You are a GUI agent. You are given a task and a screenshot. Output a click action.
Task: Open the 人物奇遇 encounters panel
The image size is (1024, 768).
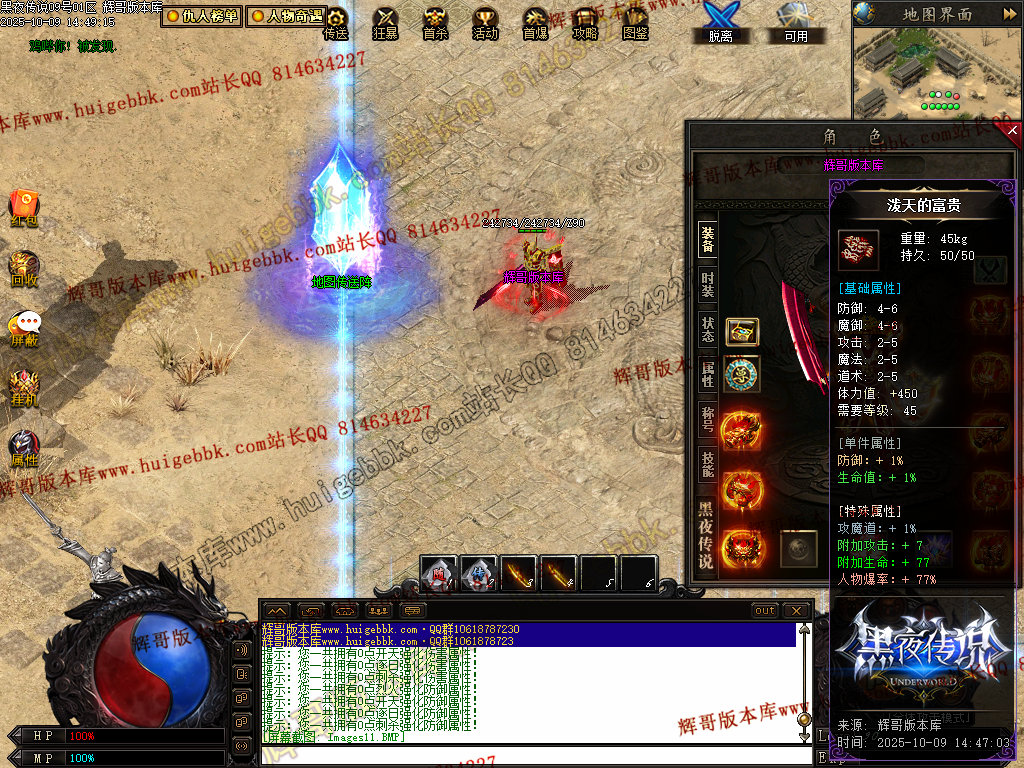pos(285,16)
